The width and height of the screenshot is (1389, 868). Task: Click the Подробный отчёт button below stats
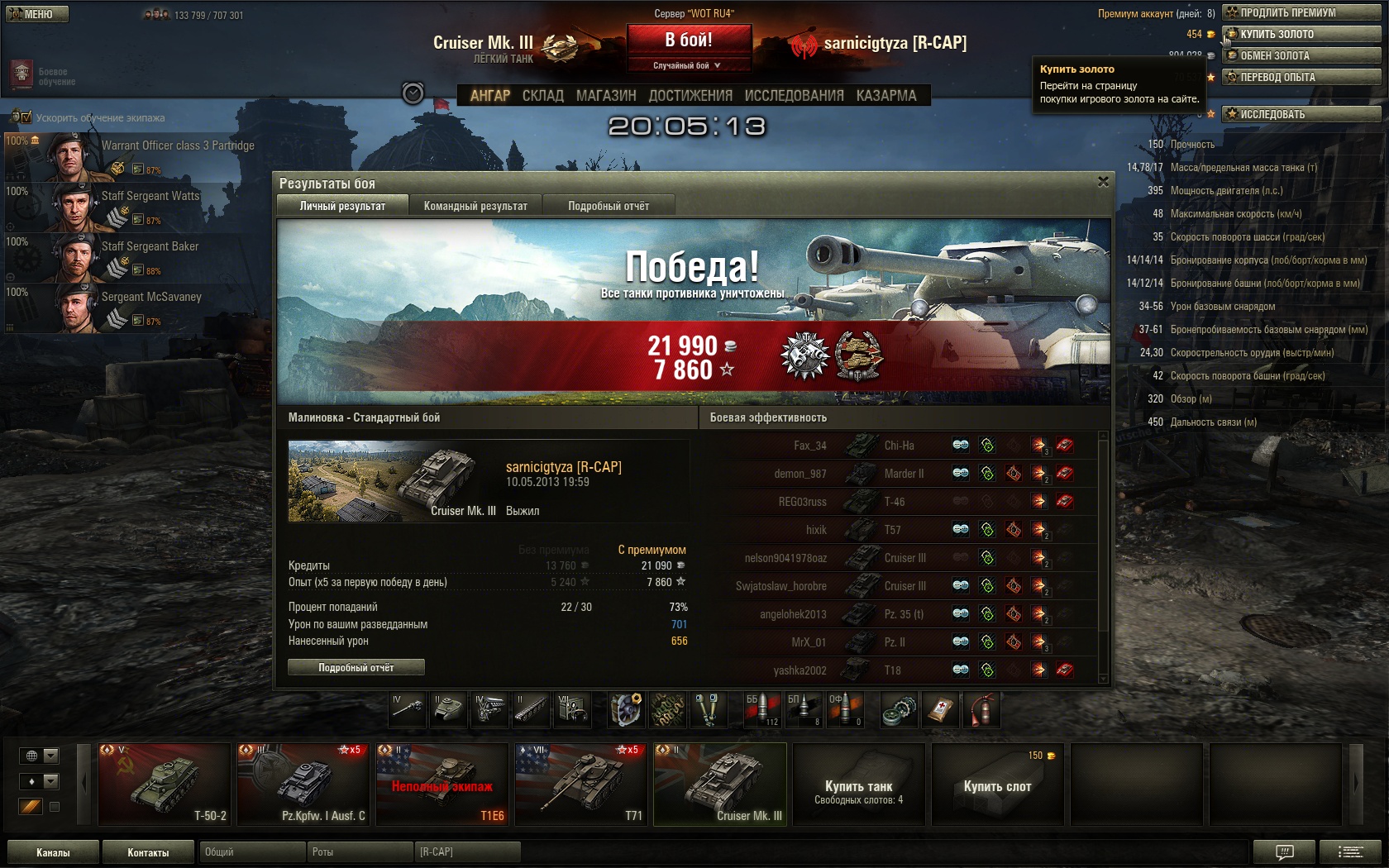356,667
